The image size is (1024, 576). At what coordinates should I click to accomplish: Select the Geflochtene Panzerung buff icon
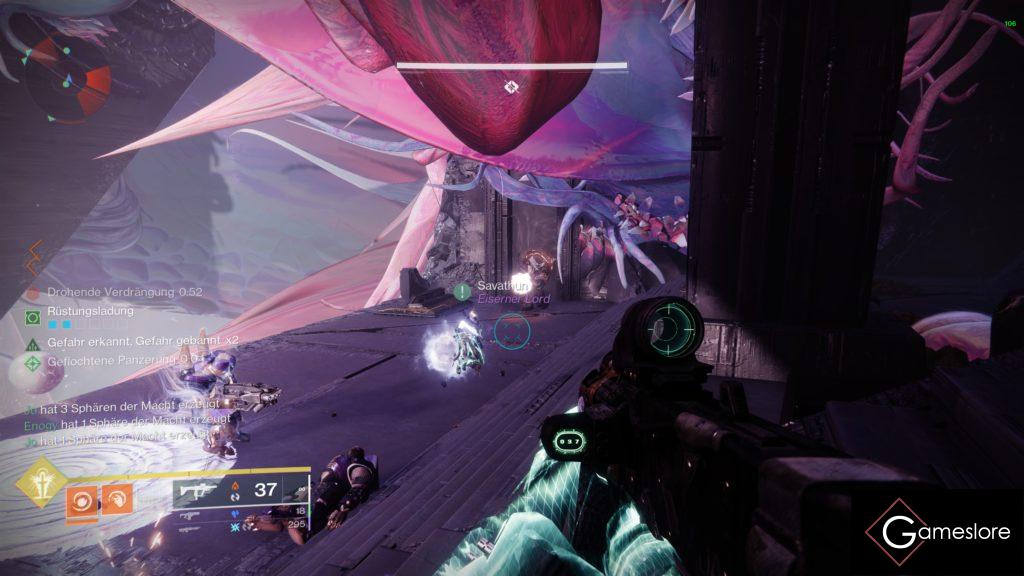point(32,359)
